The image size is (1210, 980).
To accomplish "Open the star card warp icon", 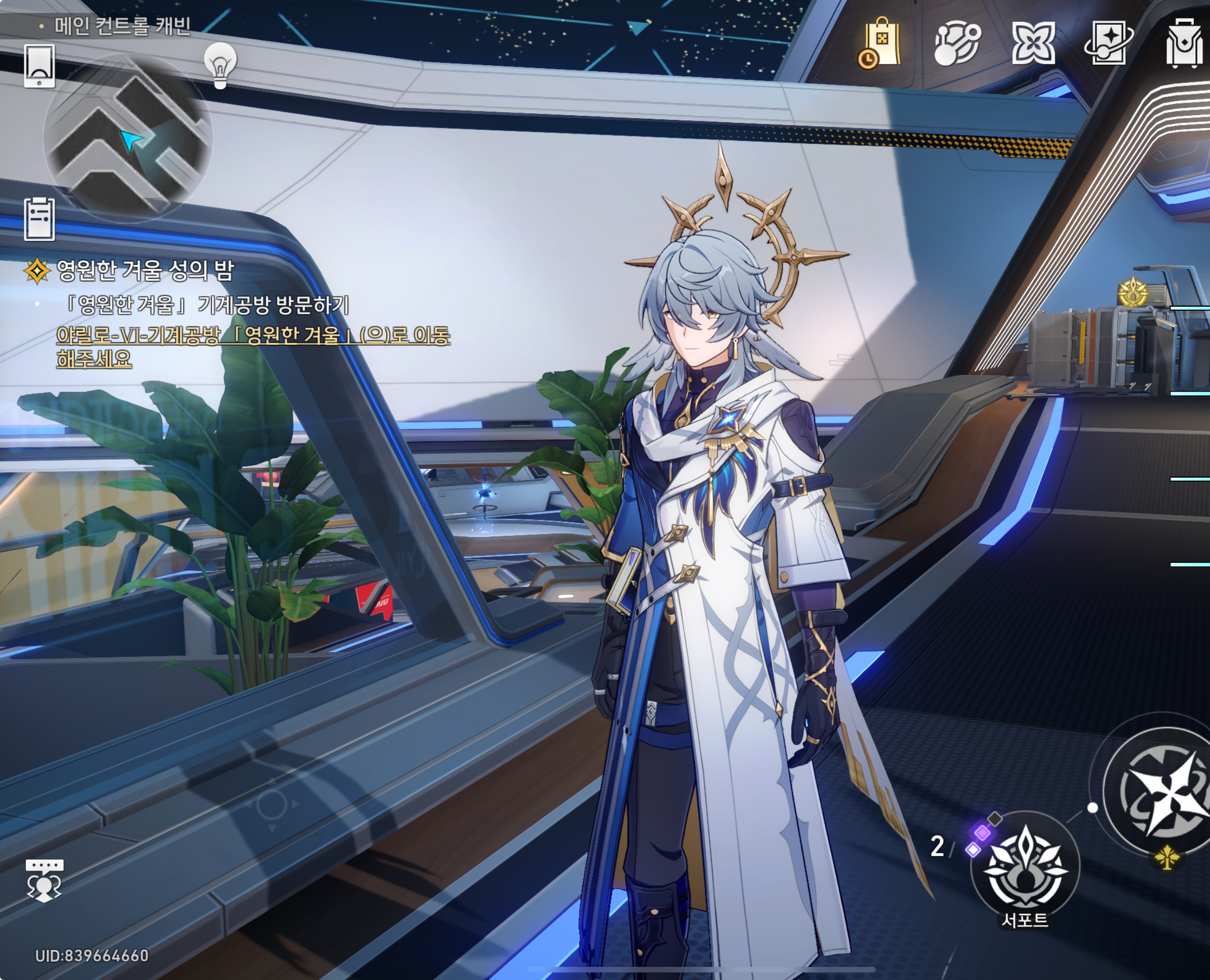I will (1108, 43).
